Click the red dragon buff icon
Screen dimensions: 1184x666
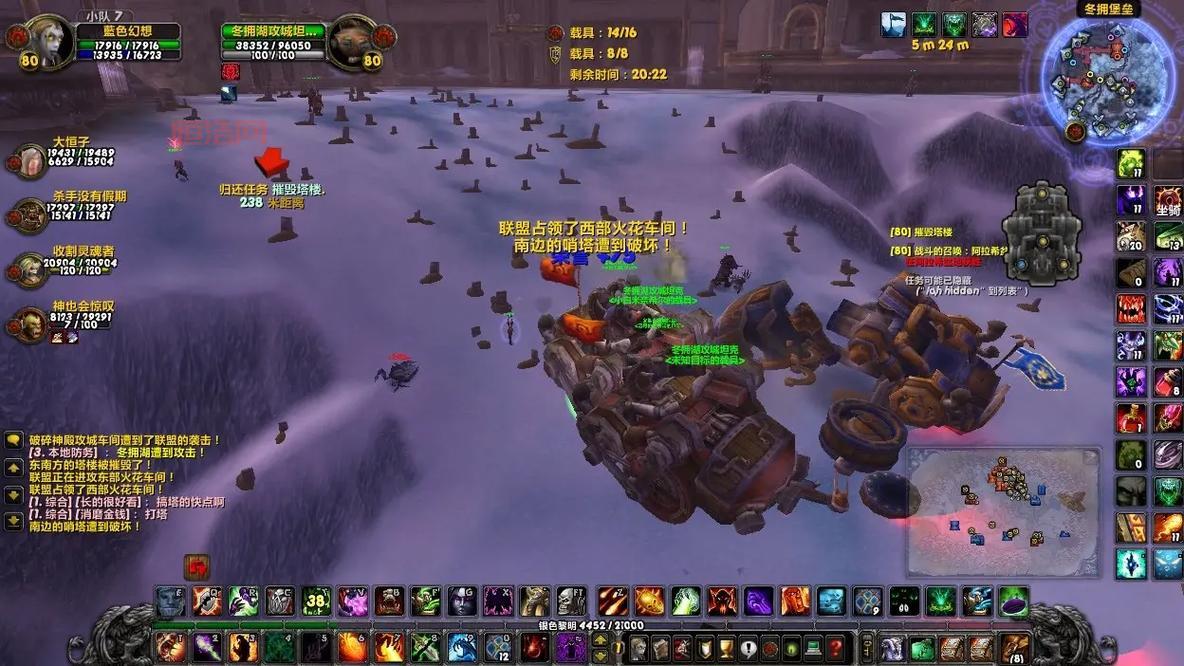tap(1015, 24)
